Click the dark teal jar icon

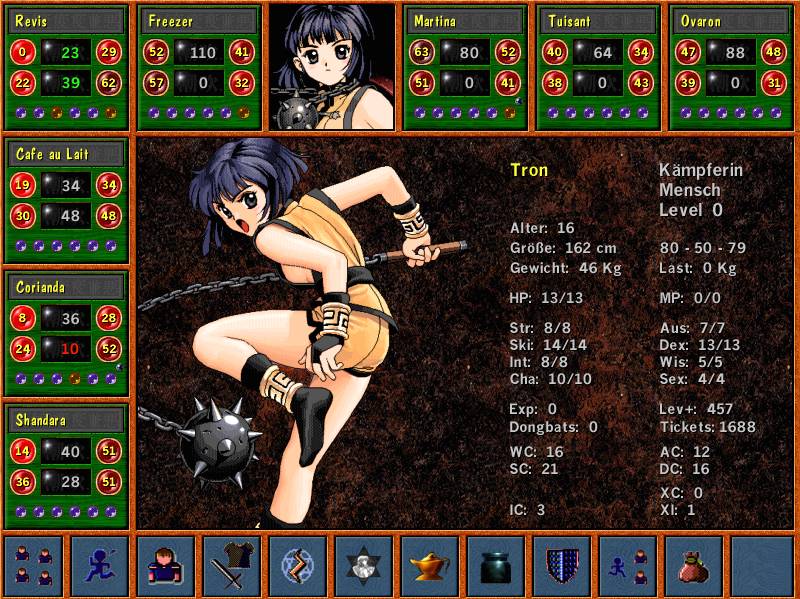click(x=496, y=565)
